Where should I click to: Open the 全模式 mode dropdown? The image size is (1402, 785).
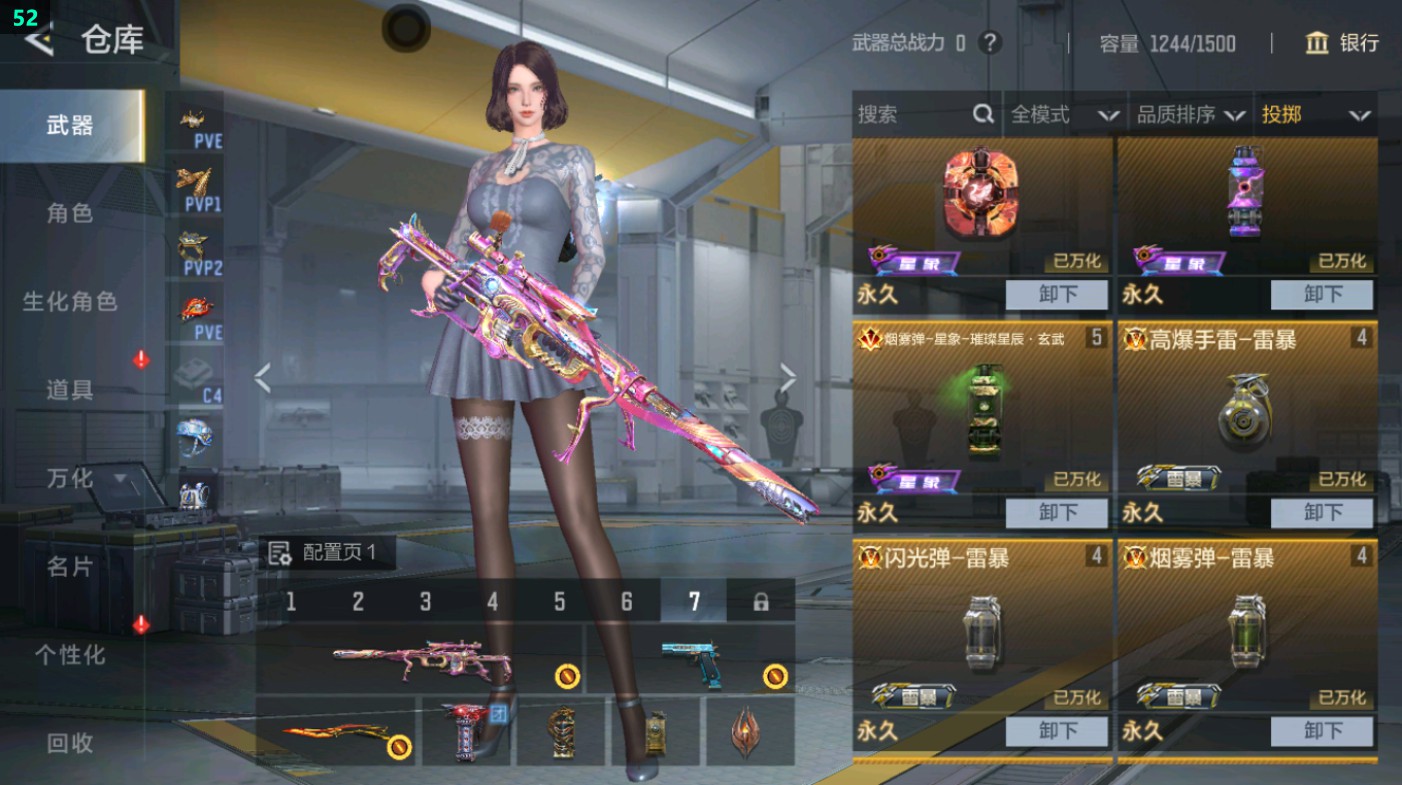[1064, 115]
